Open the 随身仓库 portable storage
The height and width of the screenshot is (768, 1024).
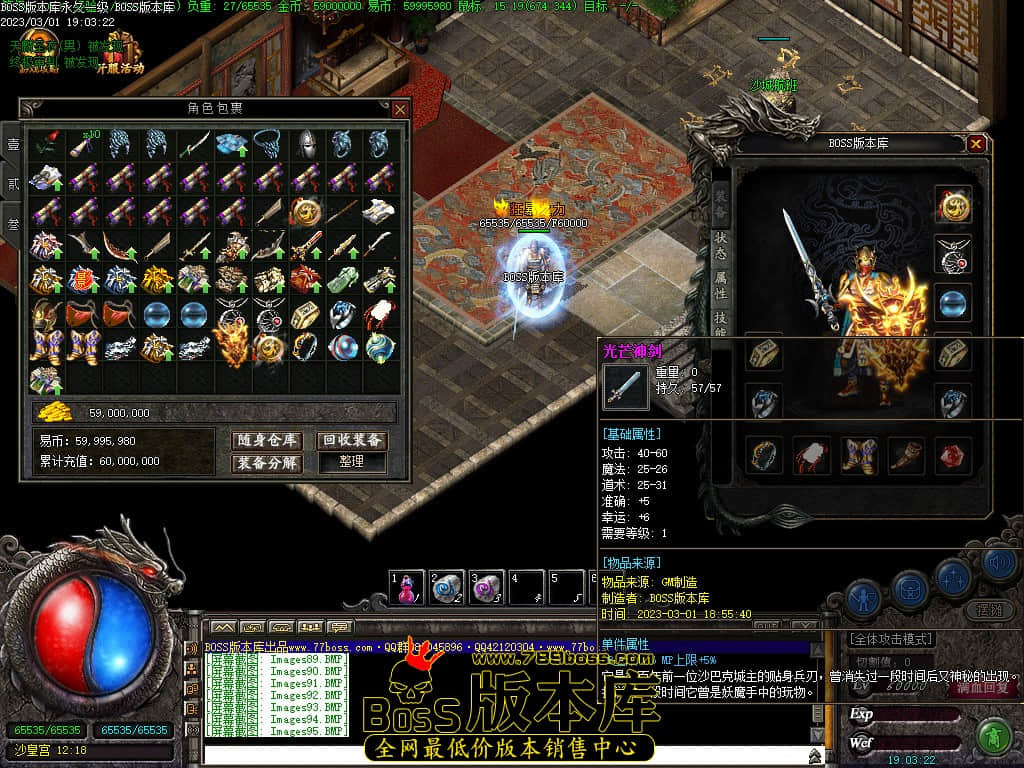pyautogui.click(x=267, y=440)
